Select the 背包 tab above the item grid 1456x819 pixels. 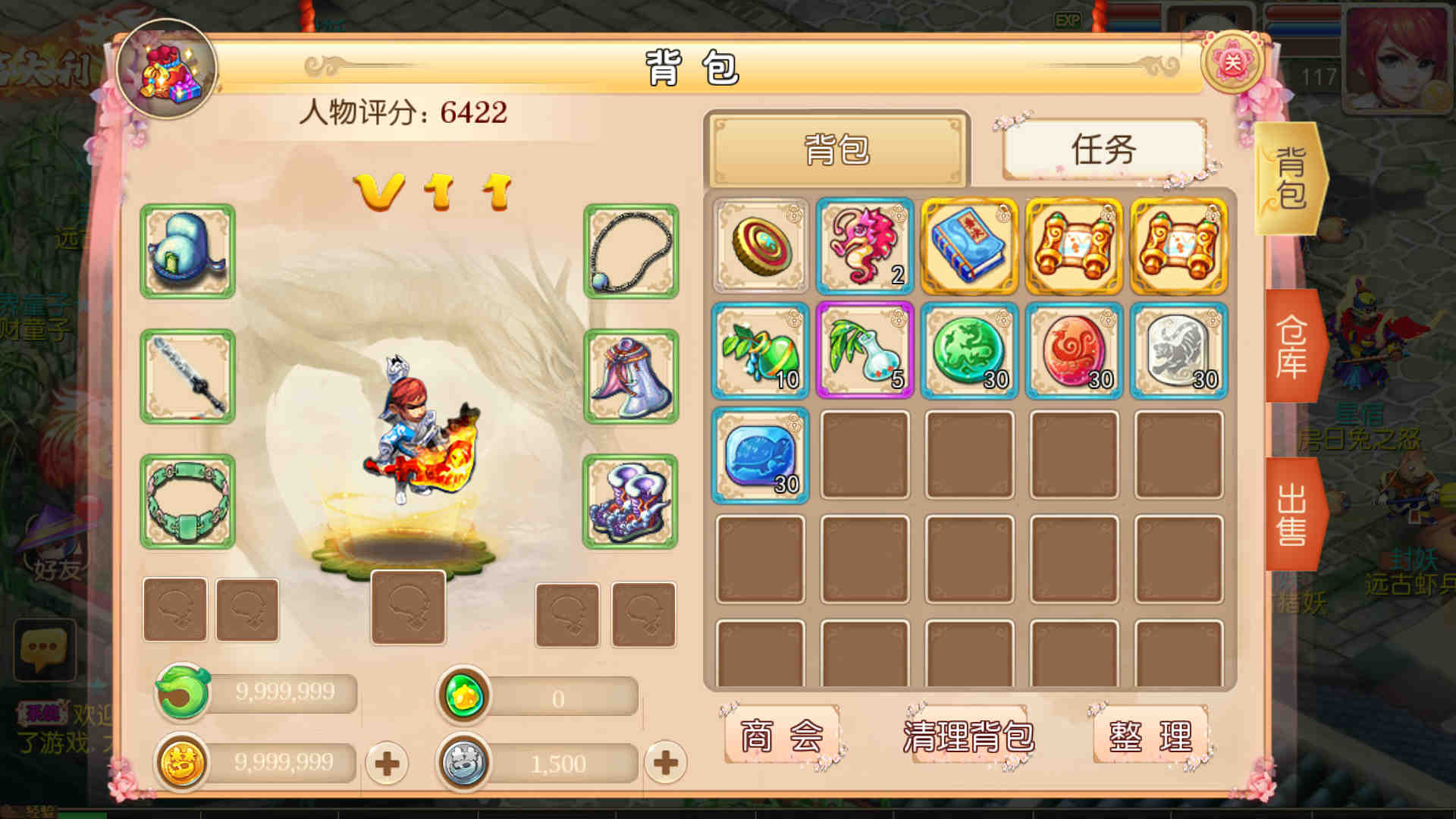(837, 149)
